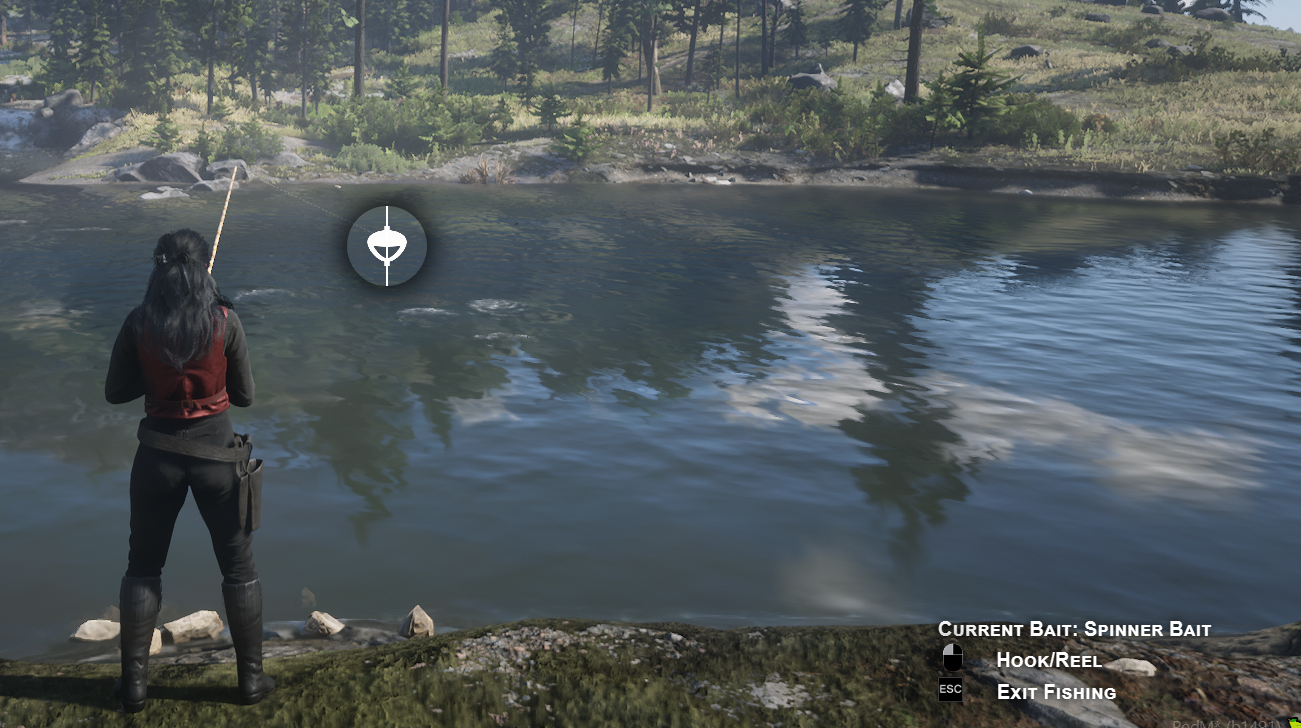Click the keyboard key prompt for exiting
Viewport: 1301px width, 728px height.
(948, 689)
